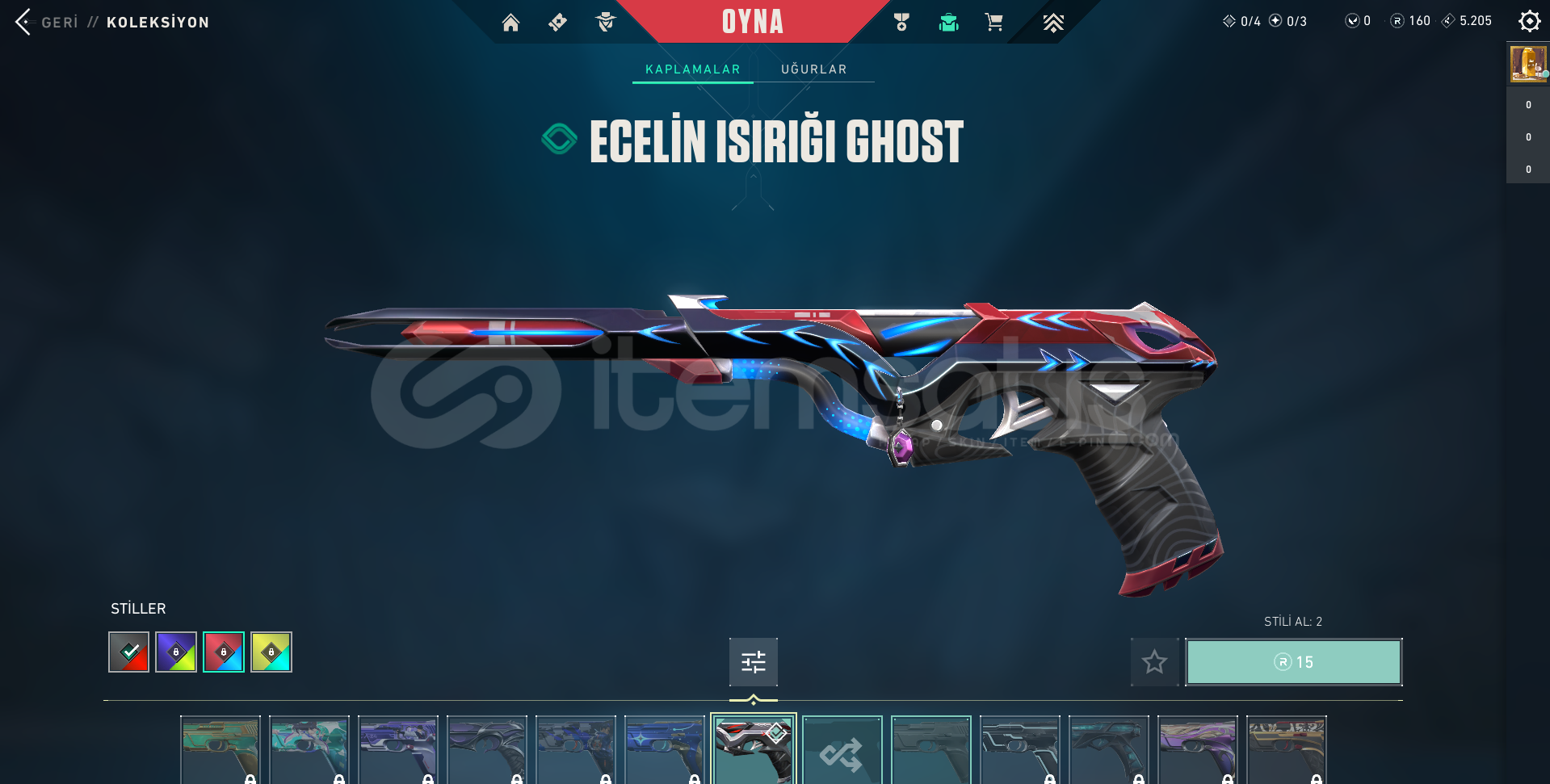The width and height of the screenshot is (1550, 784).
Task: Open the shopping cart store
Action: [993, 23]
